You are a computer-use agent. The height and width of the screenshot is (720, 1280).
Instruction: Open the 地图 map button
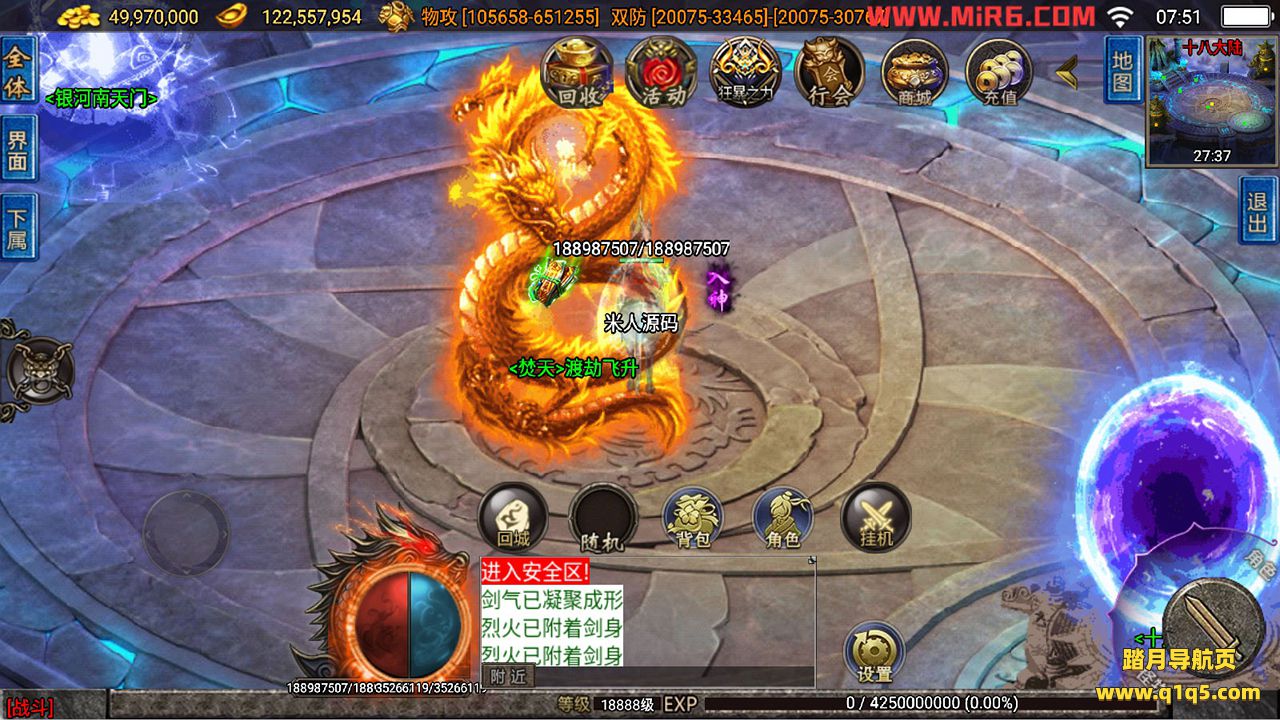(1122, 70)
